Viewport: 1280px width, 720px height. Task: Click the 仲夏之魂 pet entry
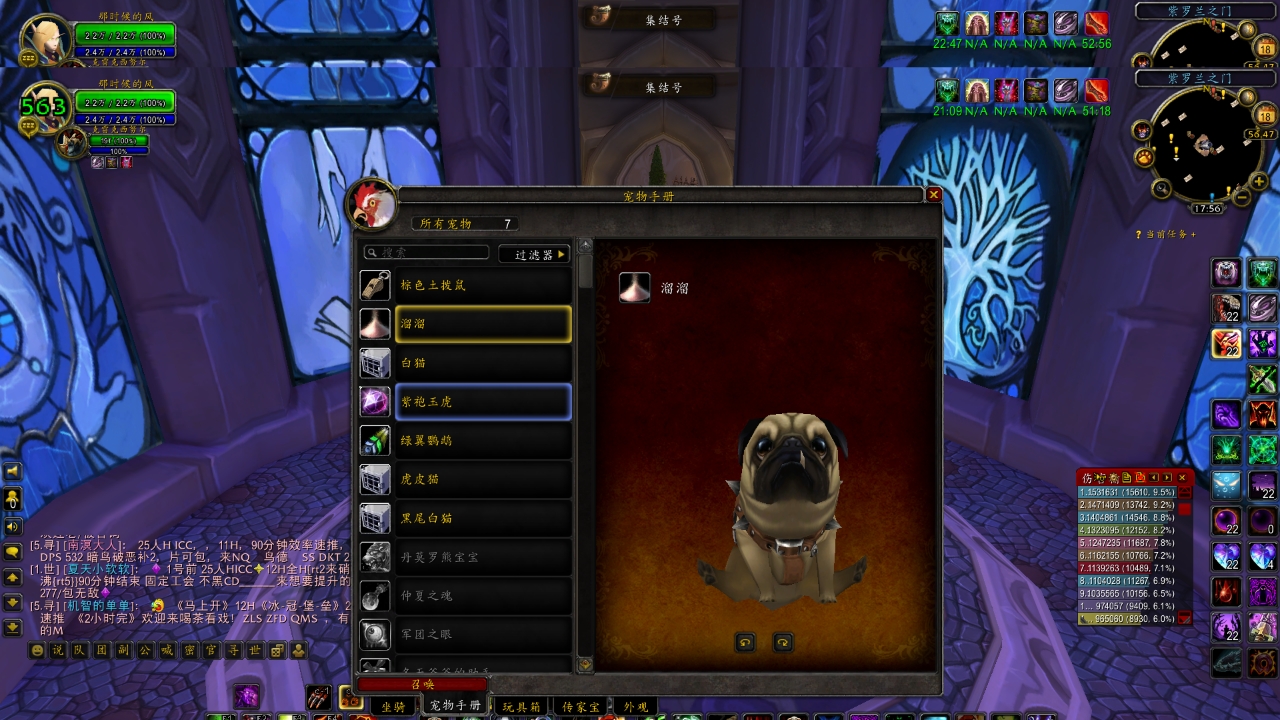483,596
